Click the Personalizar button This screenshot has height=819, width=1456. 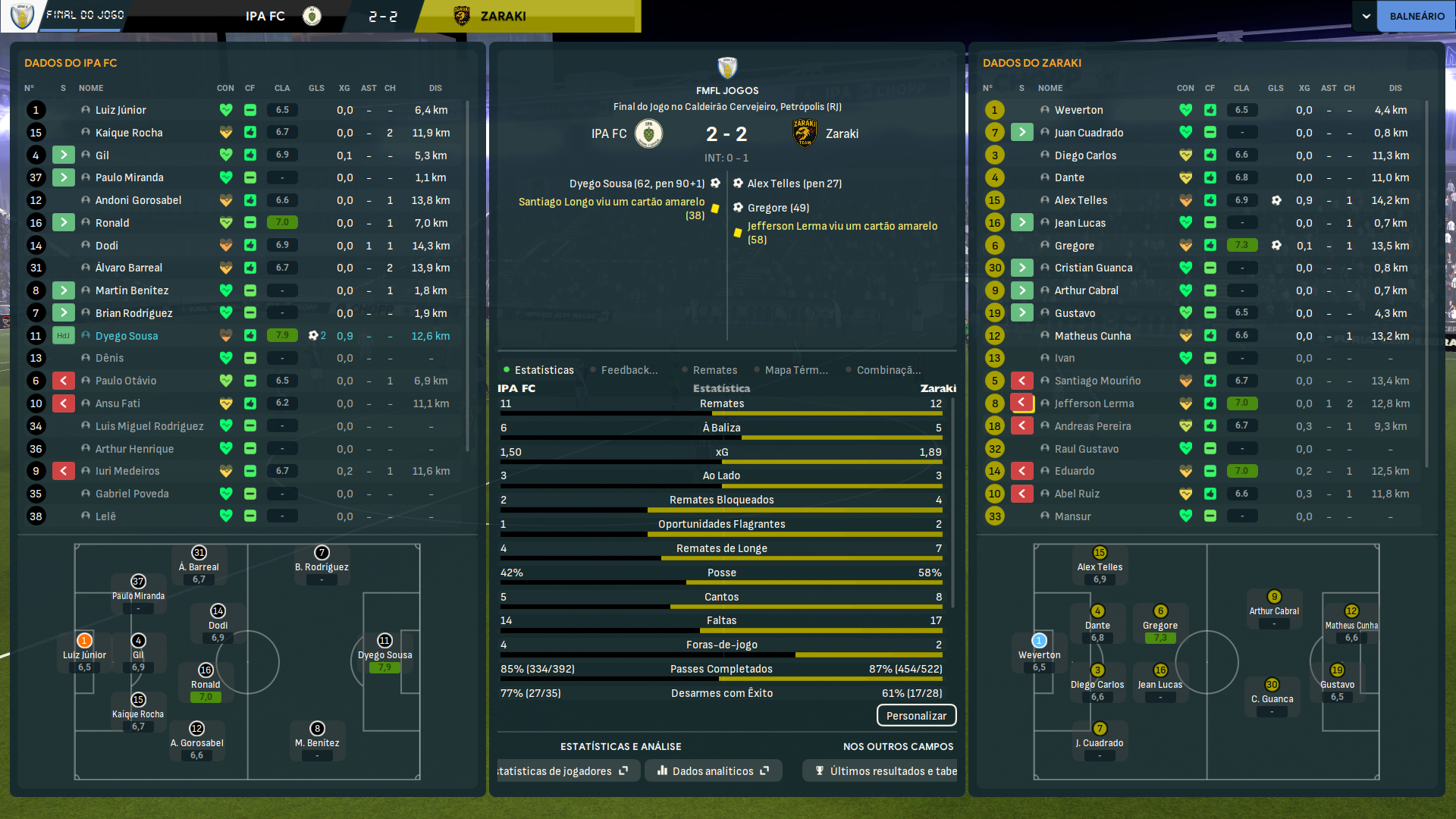pyautogui.click(x=916, y=716)
